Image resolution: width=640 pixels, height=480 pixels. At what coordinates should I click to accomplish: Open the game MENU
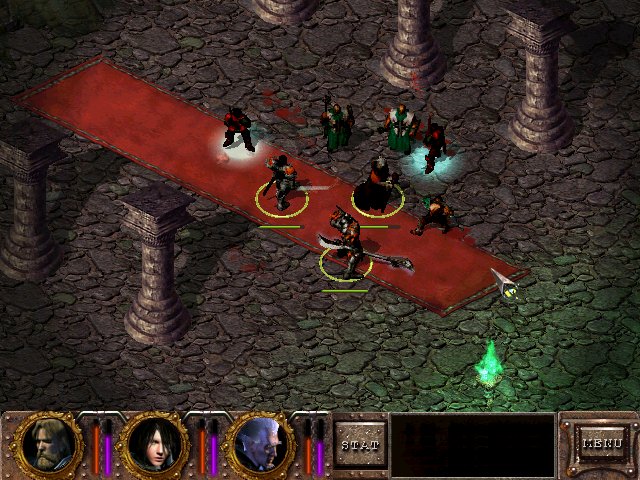(x=602, y=442)
